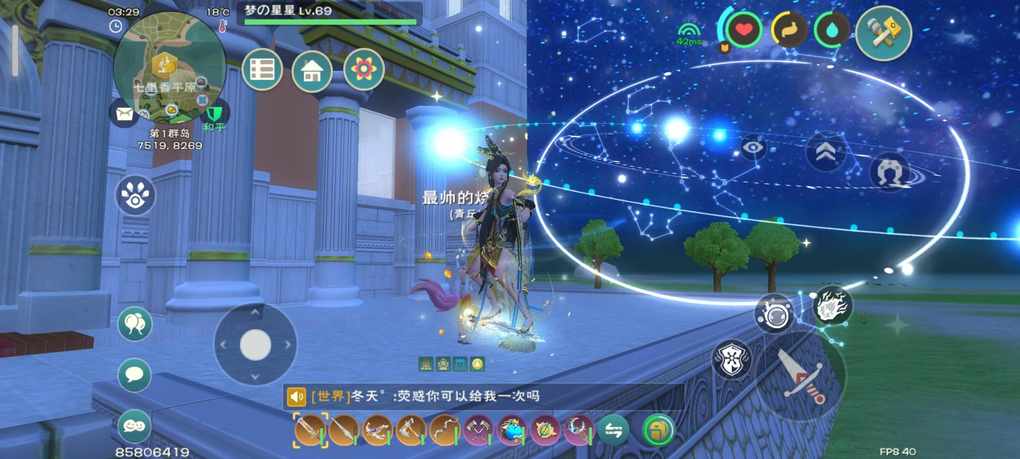This screenshot has width=1020, height=459.
Task: Tap the house home button
Action: pyautogui.click(x=312, y=70)
